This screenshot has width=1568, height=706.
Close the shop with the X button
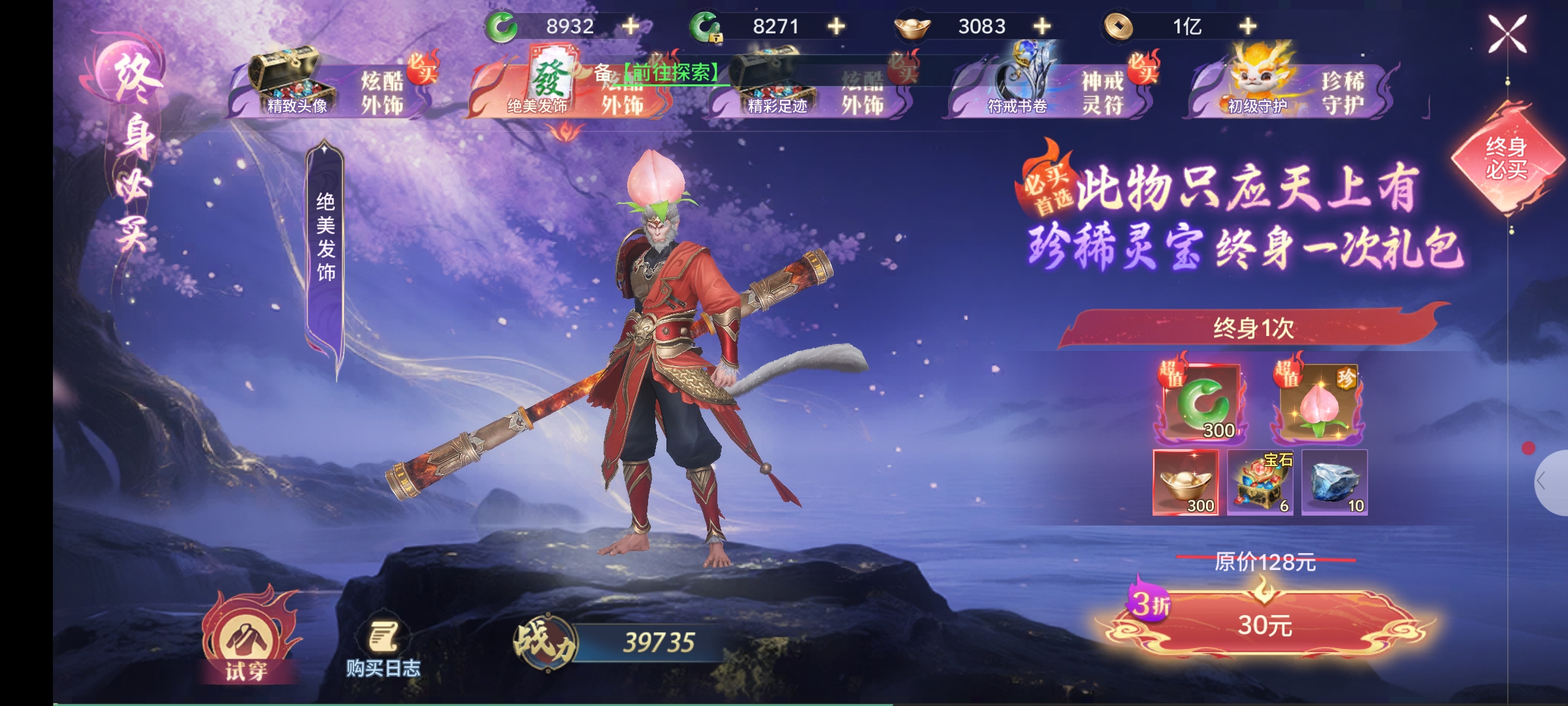[x=1507, y=34]
